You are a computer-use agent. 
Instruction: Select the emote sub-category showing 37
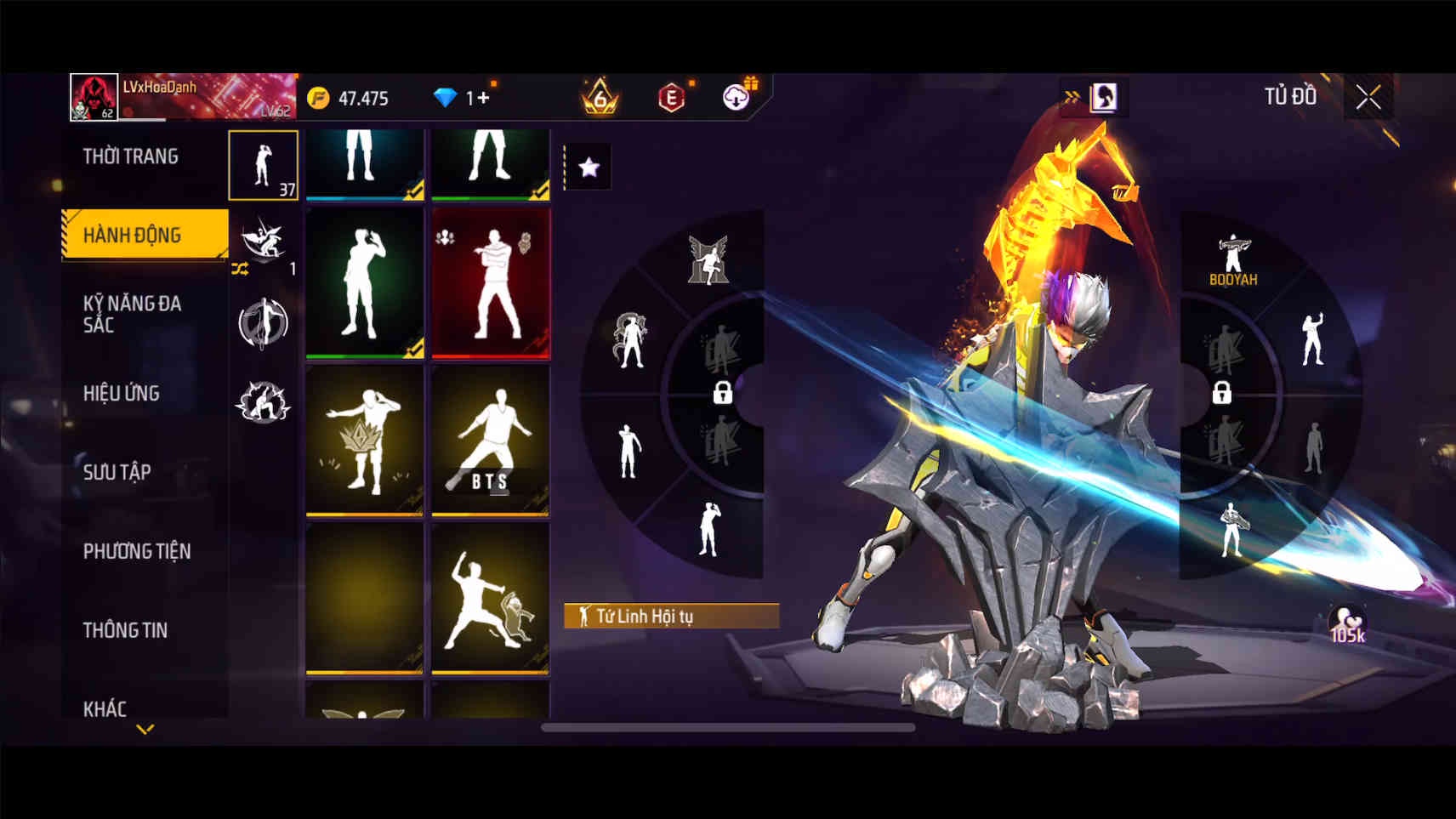tap(264, 165)
